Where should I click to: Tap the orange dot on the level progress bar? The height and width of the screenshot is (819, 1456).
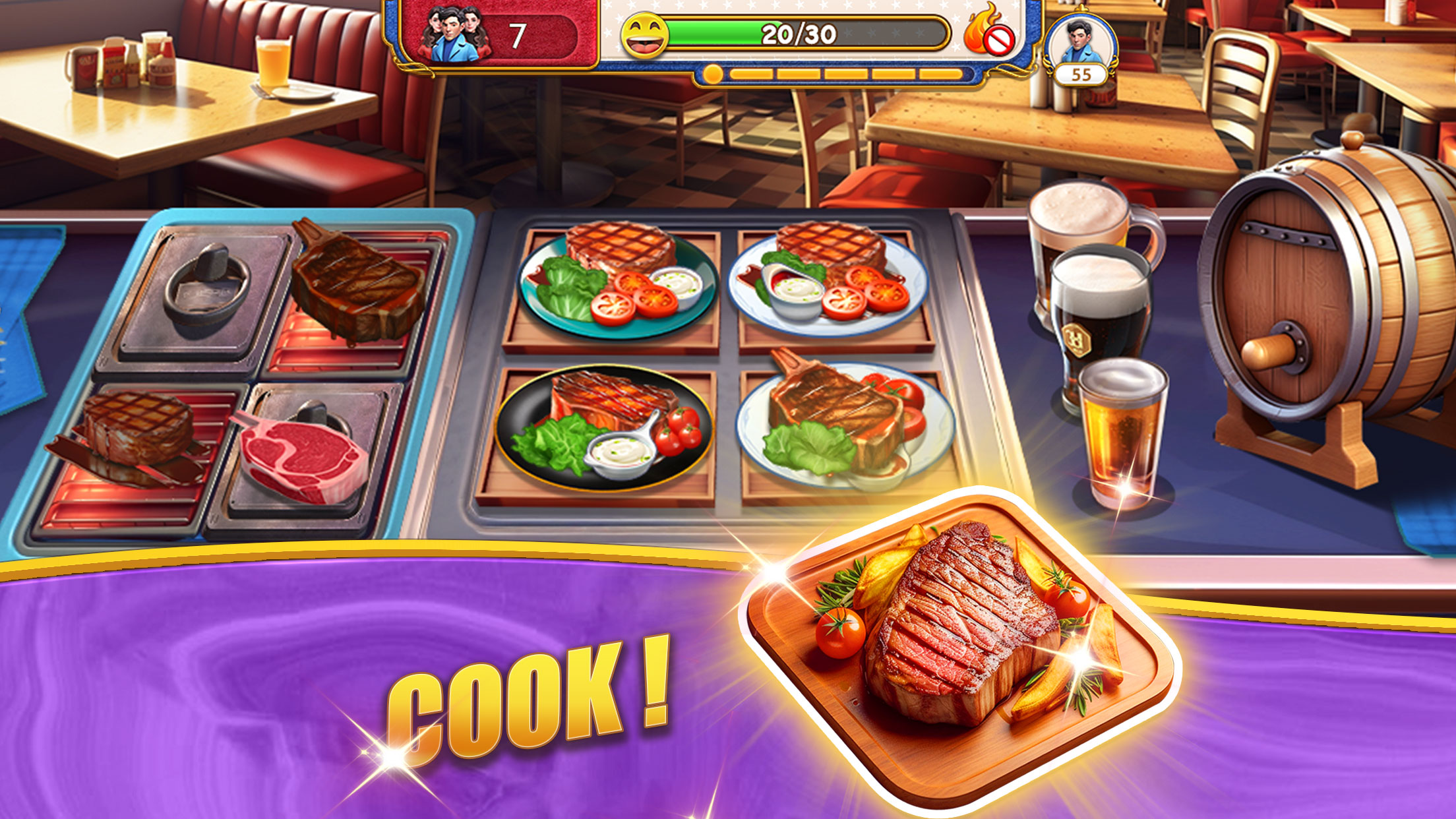click(712, 74)
